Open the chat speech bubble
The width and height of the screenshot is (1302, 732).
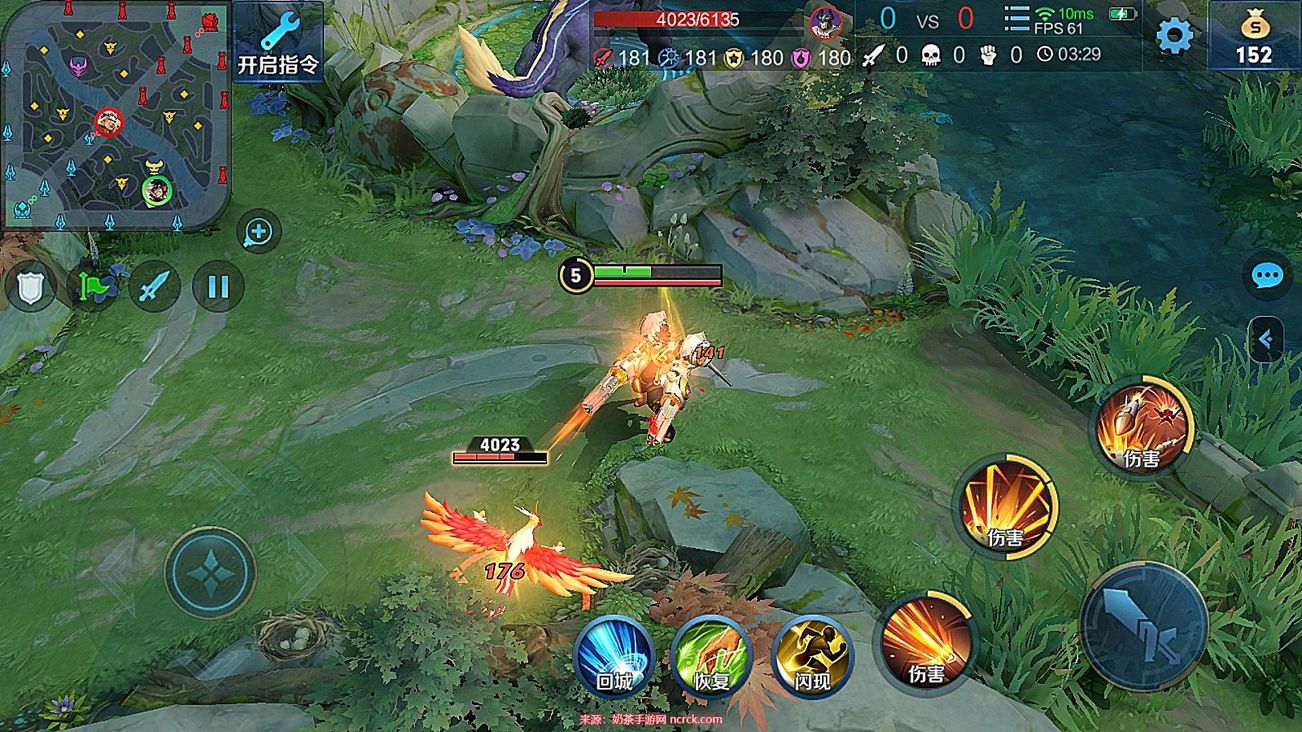(1267, 276)
